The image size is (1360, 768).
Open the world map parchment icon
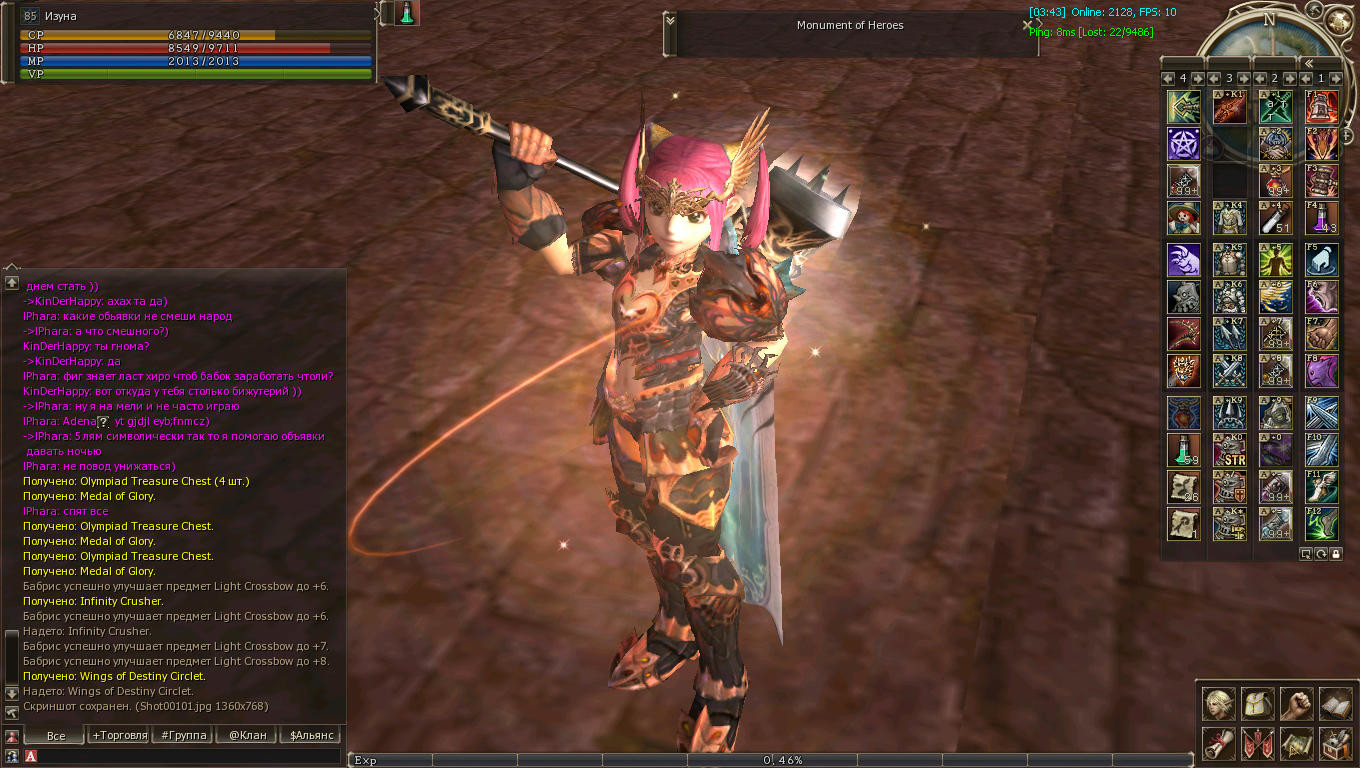[1296, 743]
